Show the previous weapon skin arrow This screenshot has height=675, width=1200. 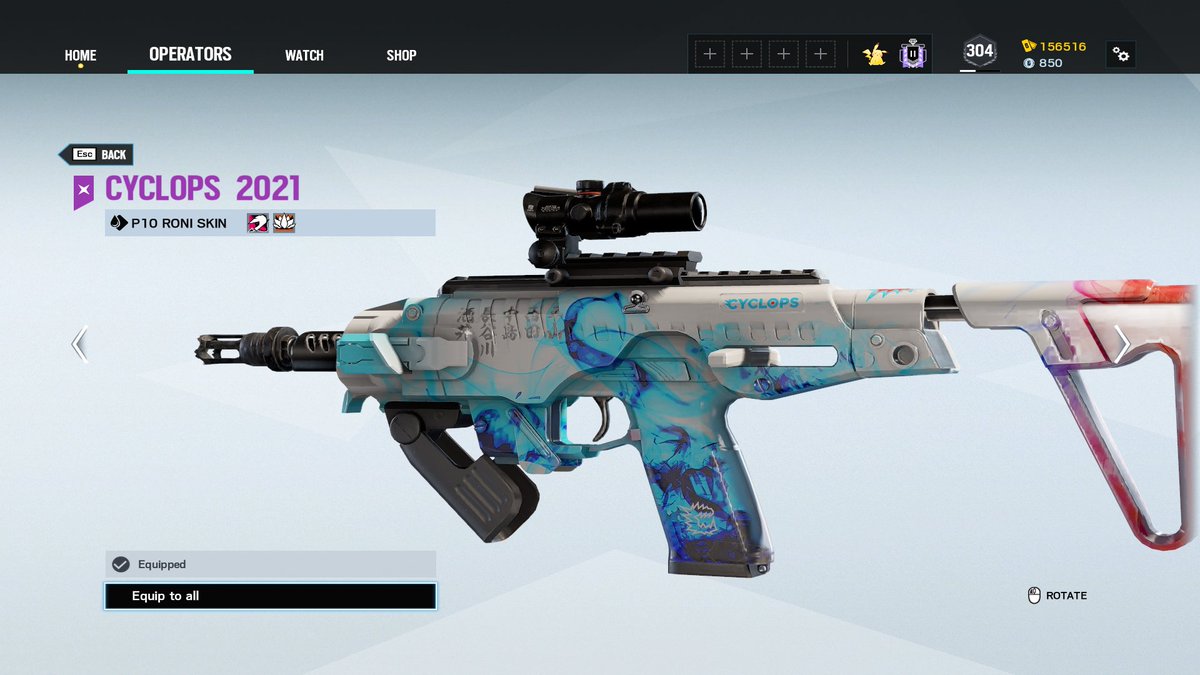[79, 344]
